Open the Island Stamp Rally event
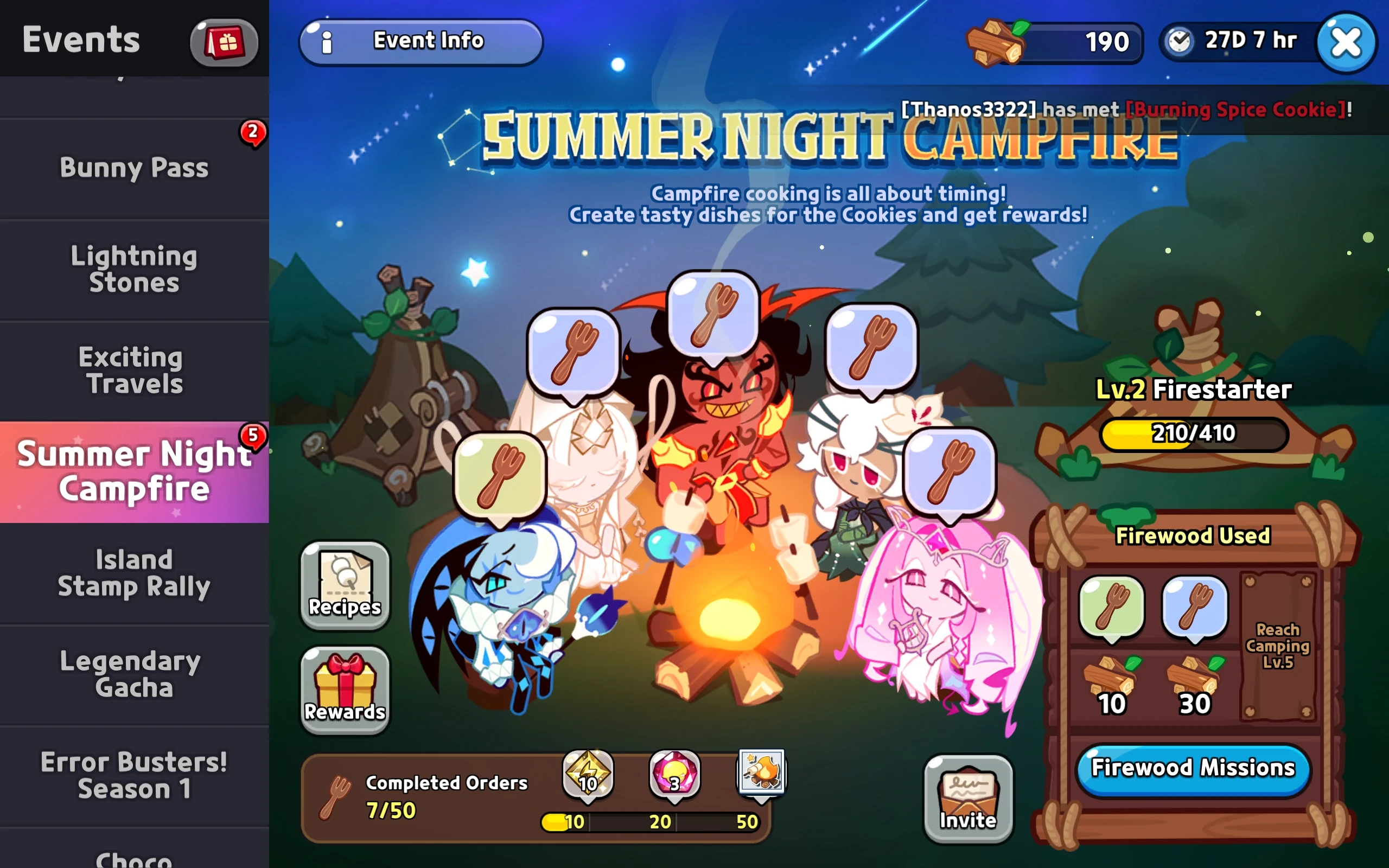1389x868 pixels. coord(133,572)
